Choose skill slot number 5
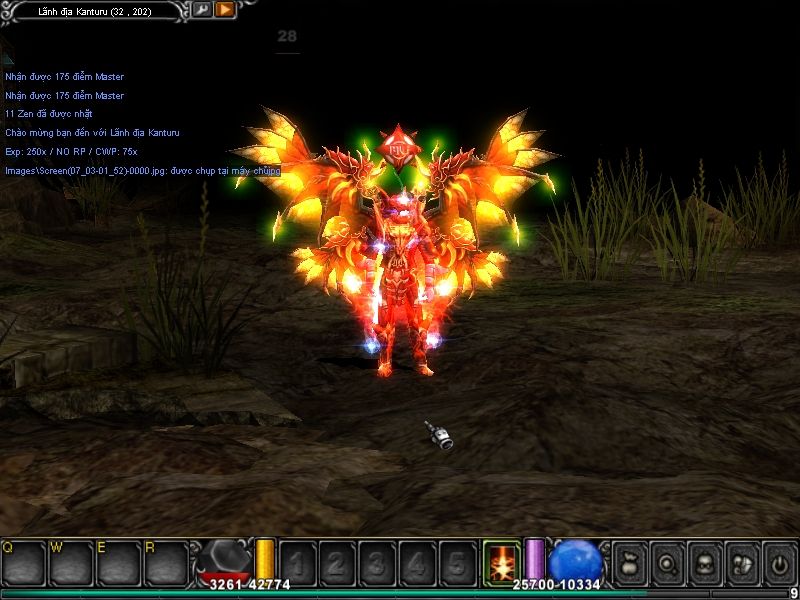Viewport: 800px width, 600px height. tap(457, 563)
